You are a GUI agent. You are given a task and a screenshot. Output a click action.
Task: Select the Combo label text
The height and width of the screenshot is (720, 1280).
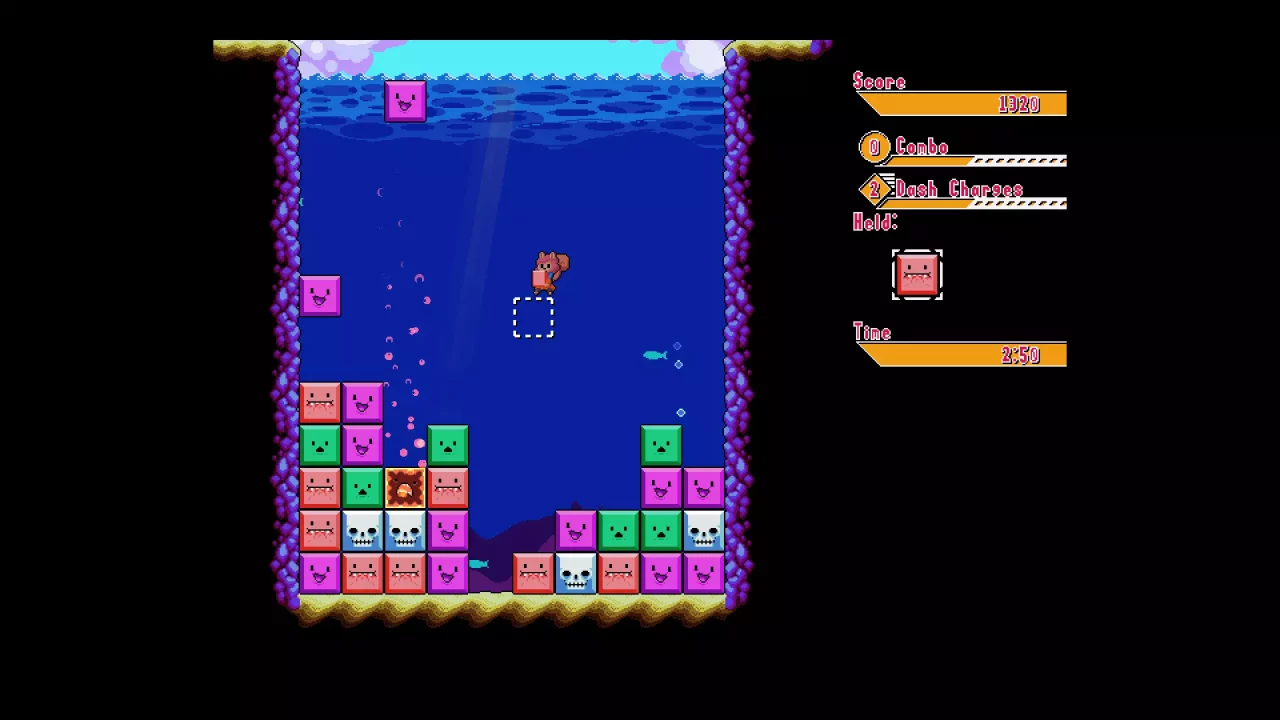[x=921, y=147]
